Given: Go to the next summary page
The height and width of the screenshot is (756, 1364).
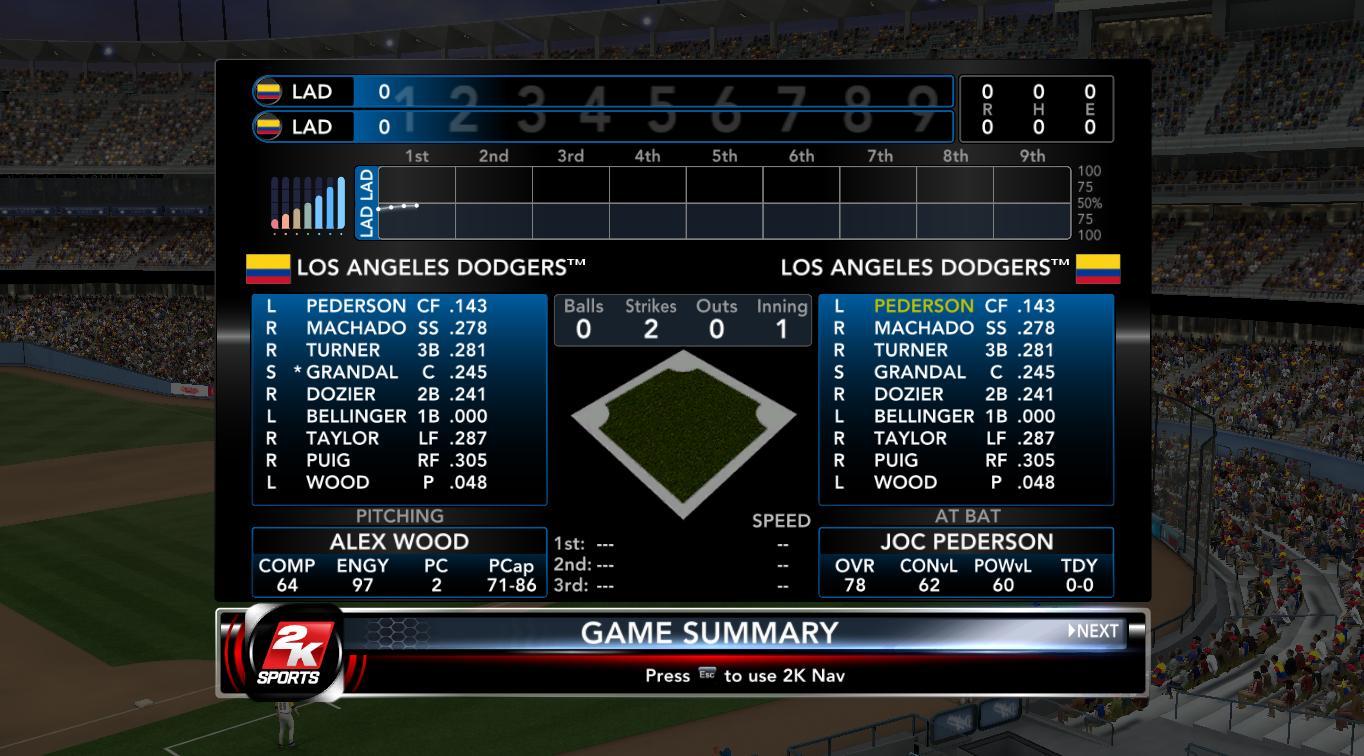Looking at the screenshot, I should coord(1093,631).
